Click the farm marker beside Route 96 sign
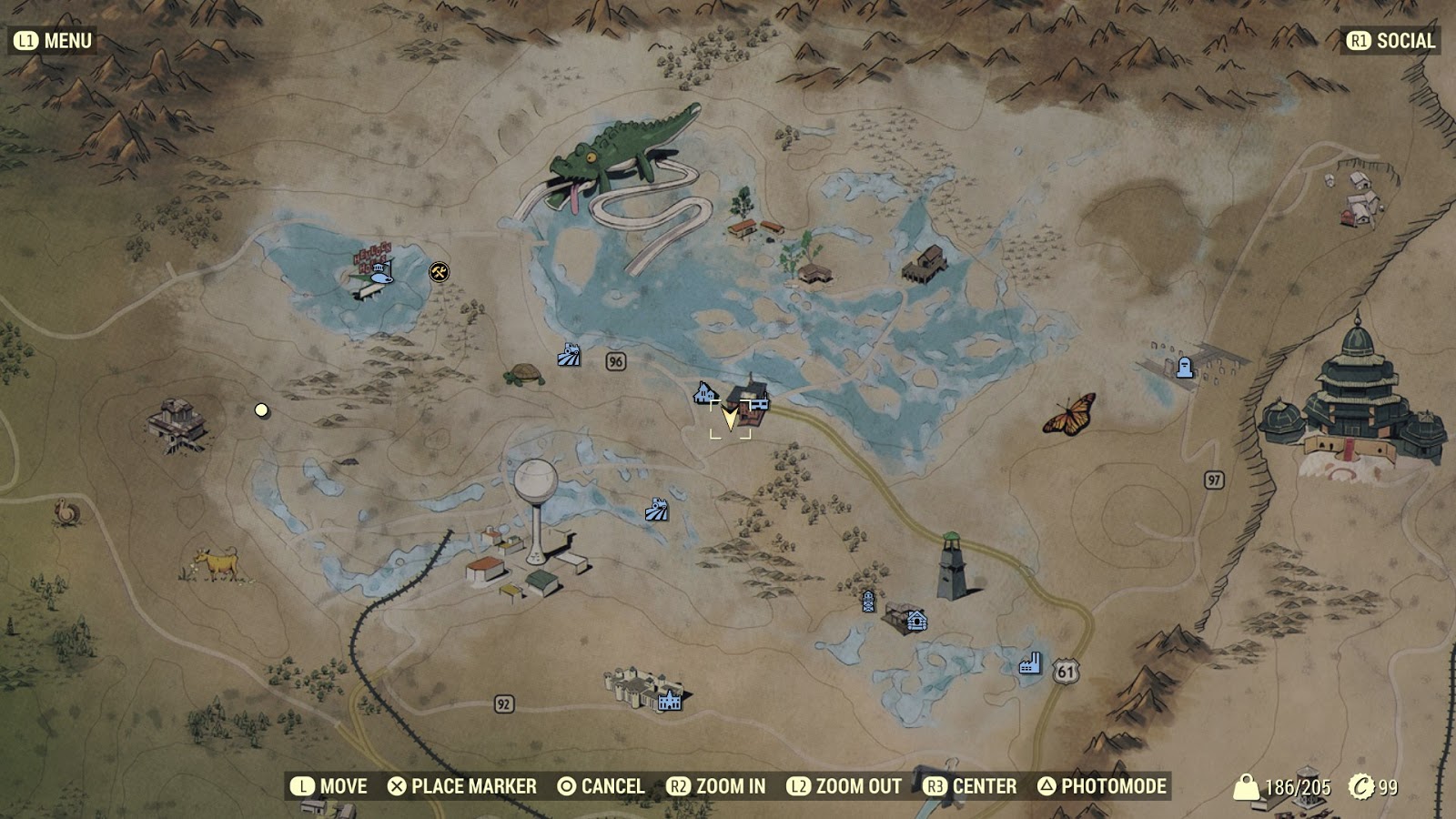 pos(567,355)
